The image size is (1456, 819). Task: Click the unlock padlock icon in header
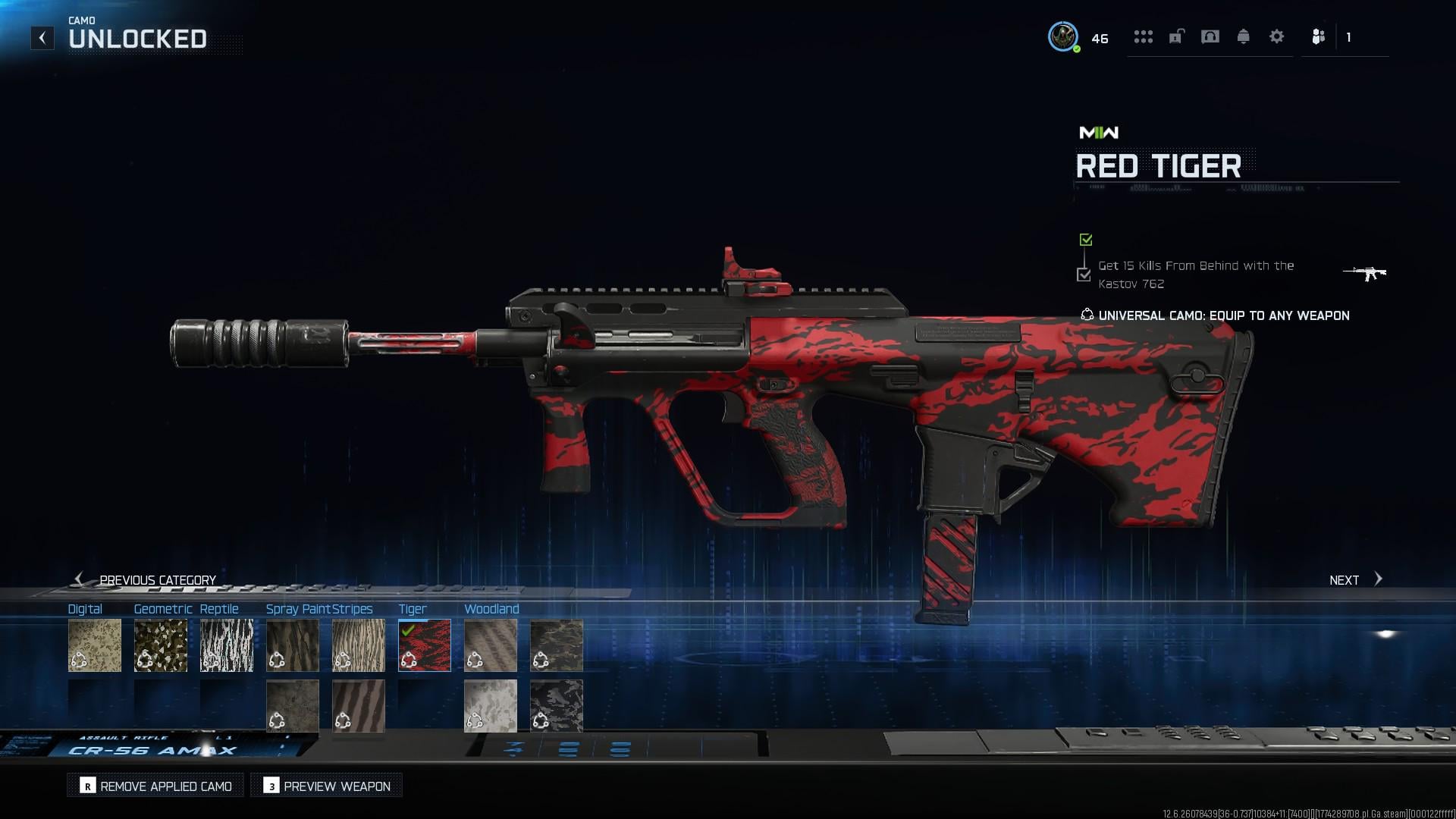pos(1176,36)
